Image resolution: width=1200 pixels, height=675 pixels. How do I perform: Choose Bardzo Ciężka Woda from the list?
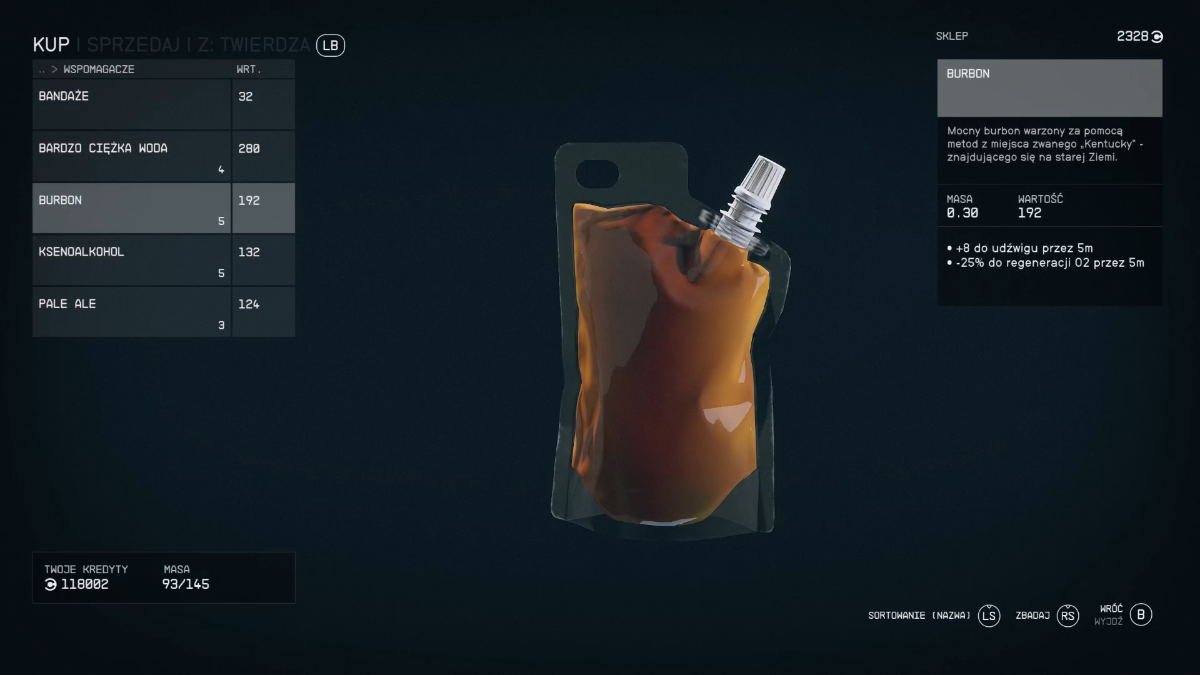[x=132, y=156]
